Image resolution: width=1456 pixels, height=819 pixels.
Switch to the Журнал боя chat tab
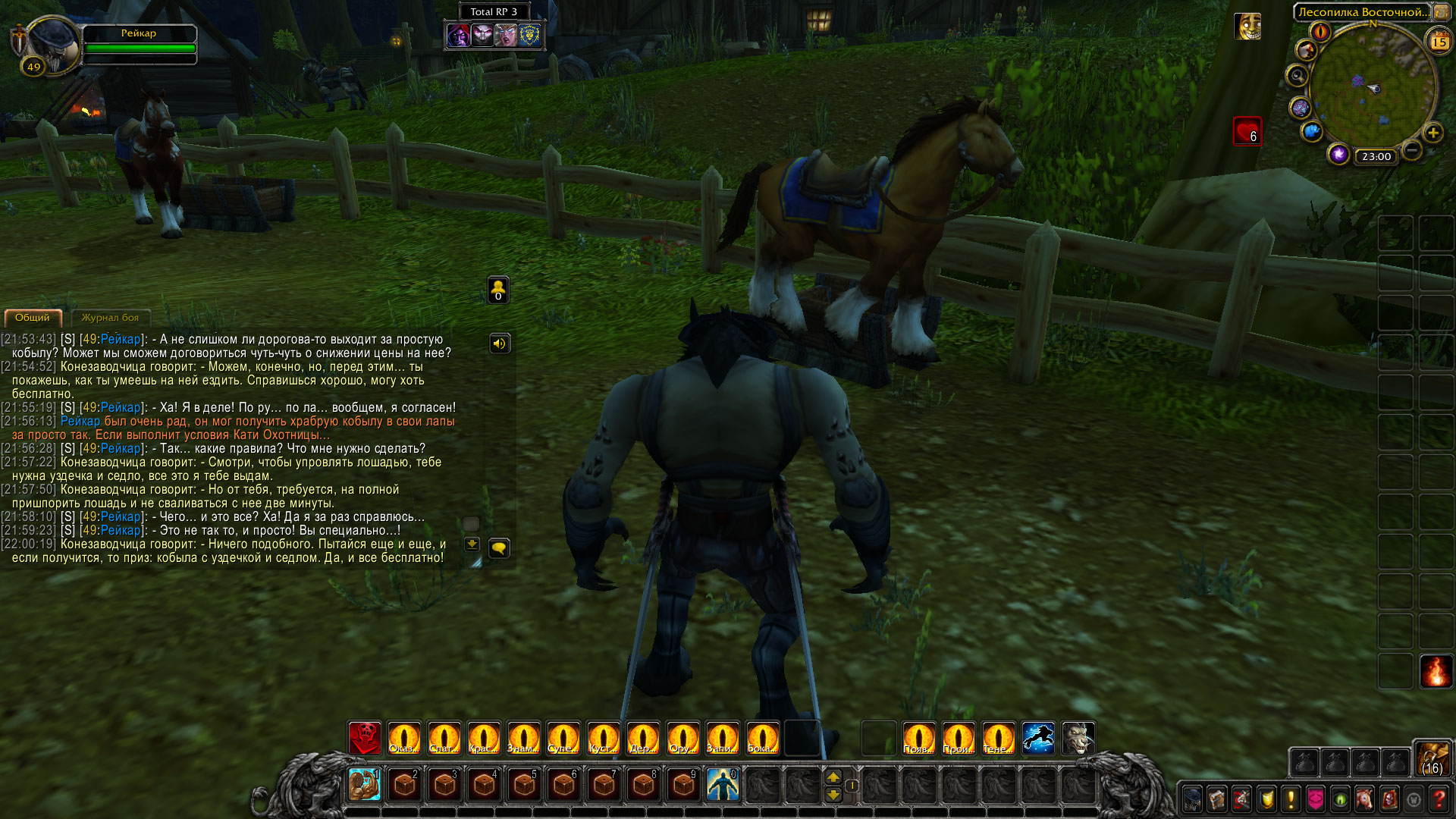pyautogui.click(x=110, y=318)
